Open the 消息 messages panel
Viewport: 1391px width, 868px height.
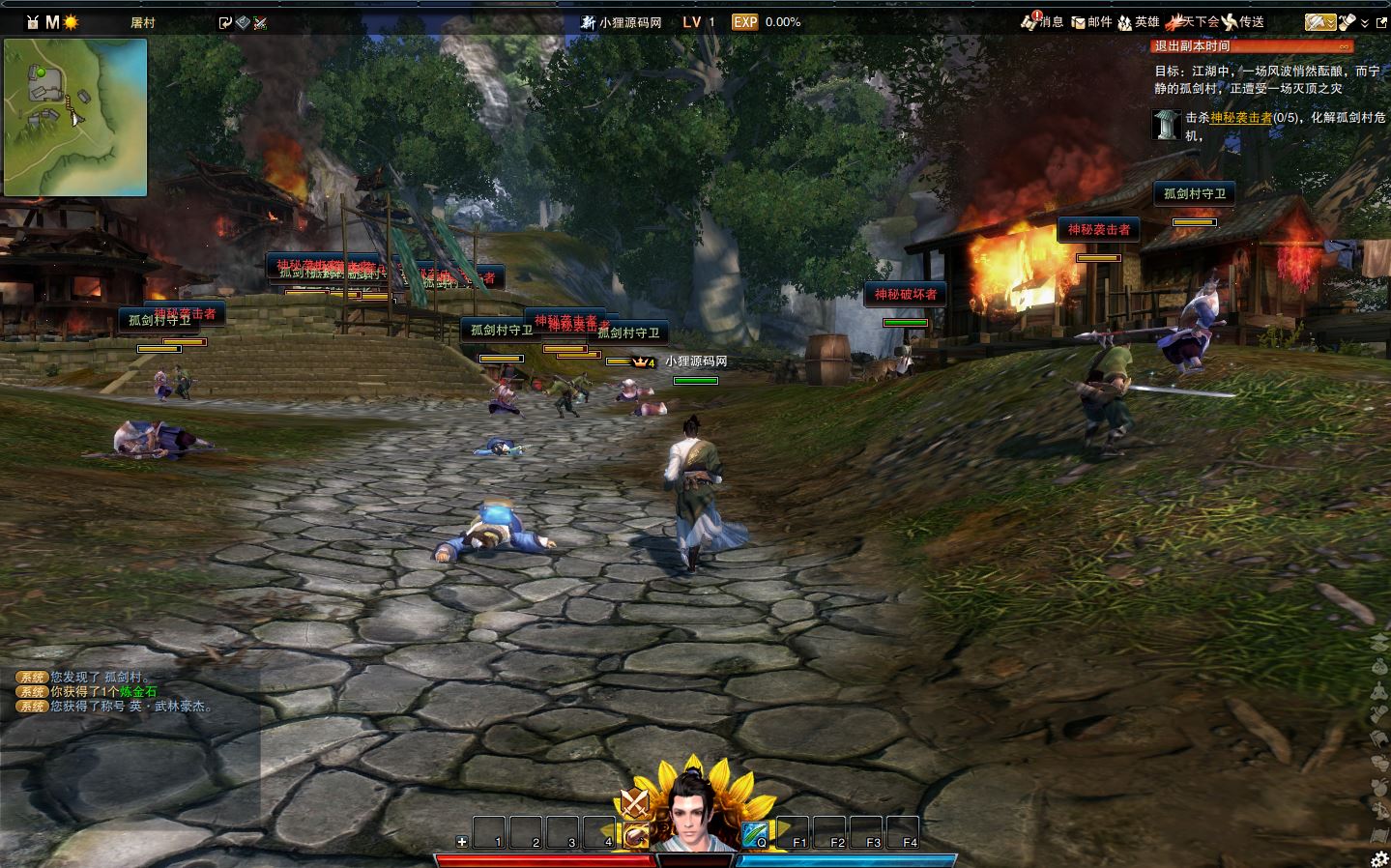pyautogui.click(x=1042, y=22)
